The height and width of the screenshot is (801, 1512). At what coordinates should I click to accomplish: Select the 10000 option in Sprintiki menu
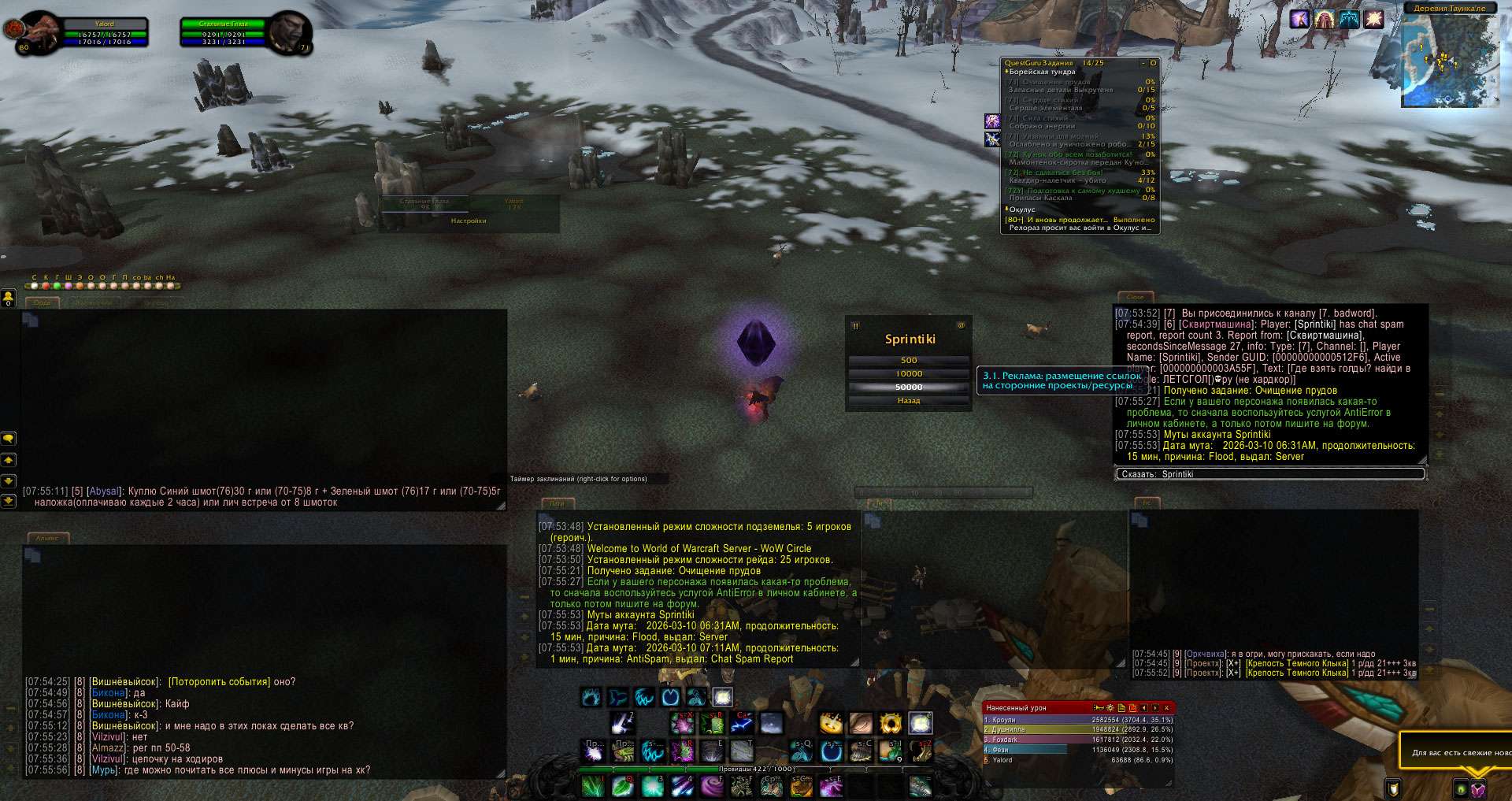click(909, 373)
